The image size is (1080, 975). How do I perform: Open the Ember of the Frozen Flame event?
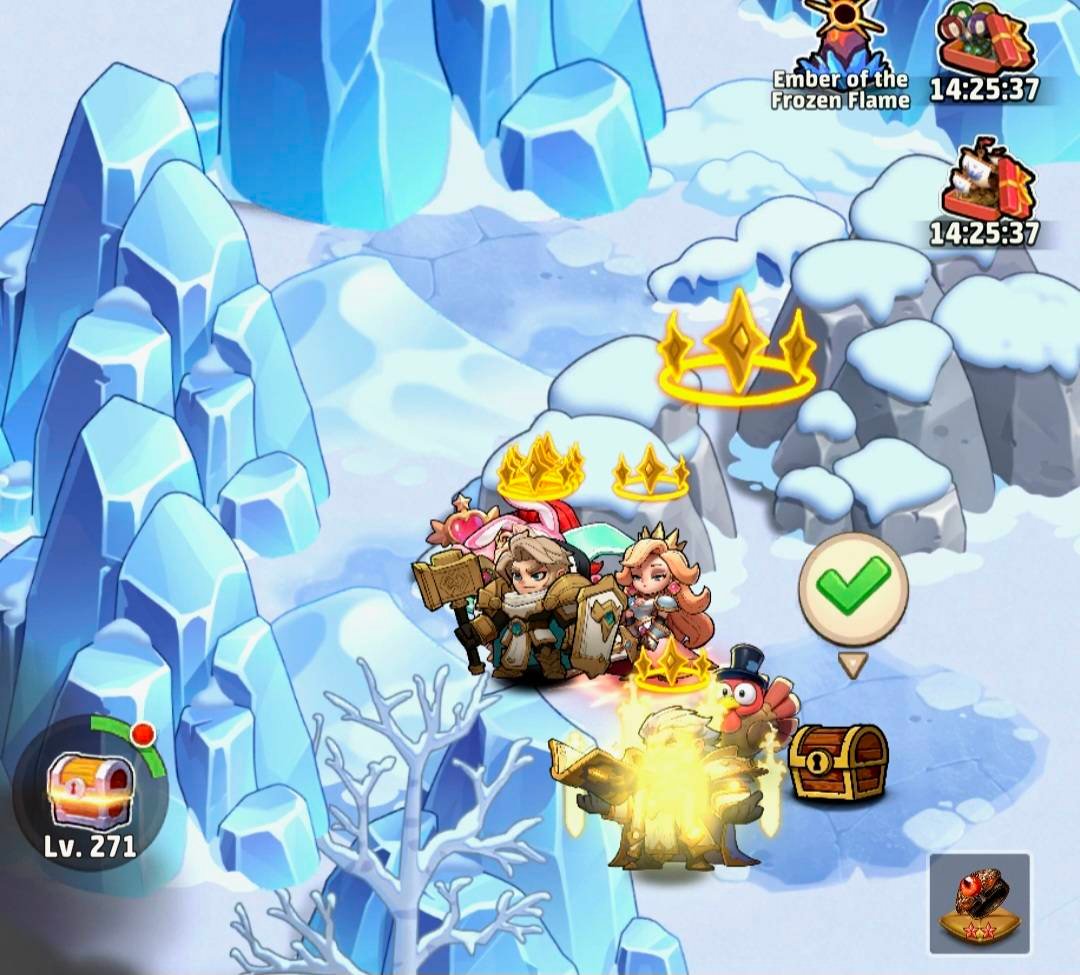coord(842,50)
